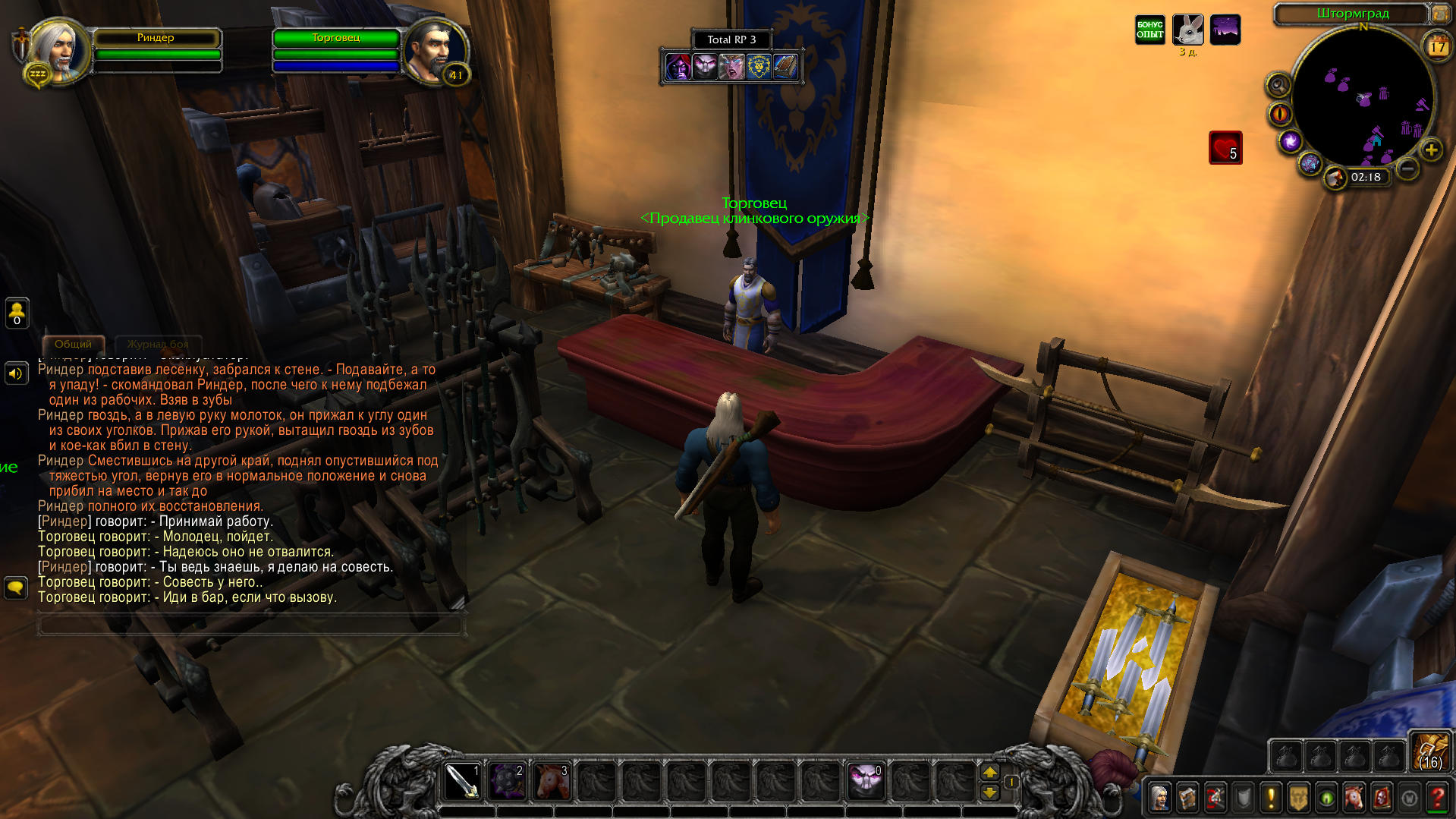Switch to the next action bar page

990,772
